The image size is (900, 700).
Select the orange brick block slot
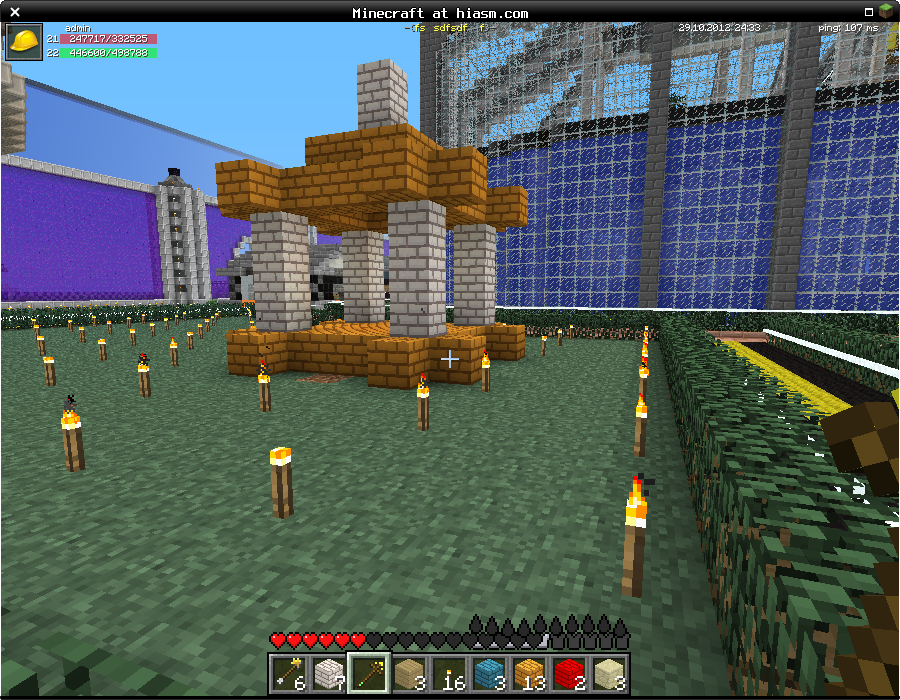click(529, 672)
